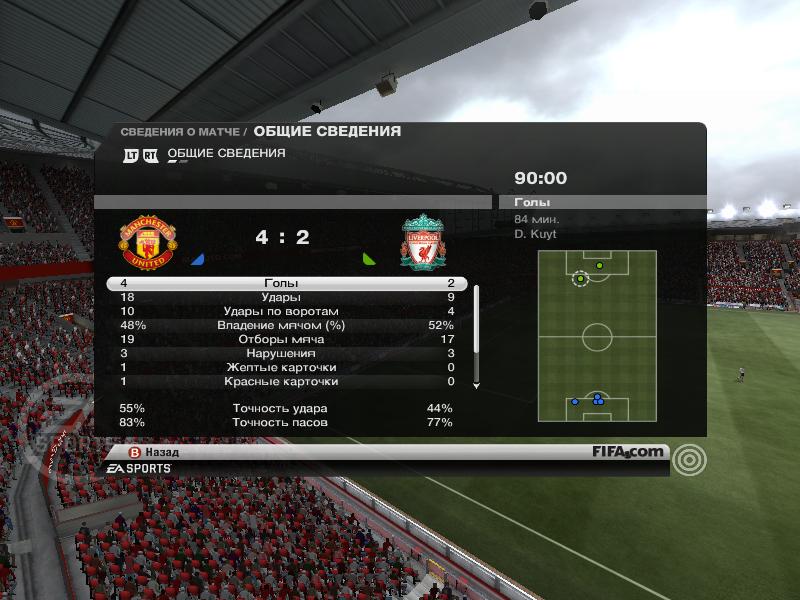Choose the Желтые карточки row
800x600 pixels.
click(x=281, y=368)
